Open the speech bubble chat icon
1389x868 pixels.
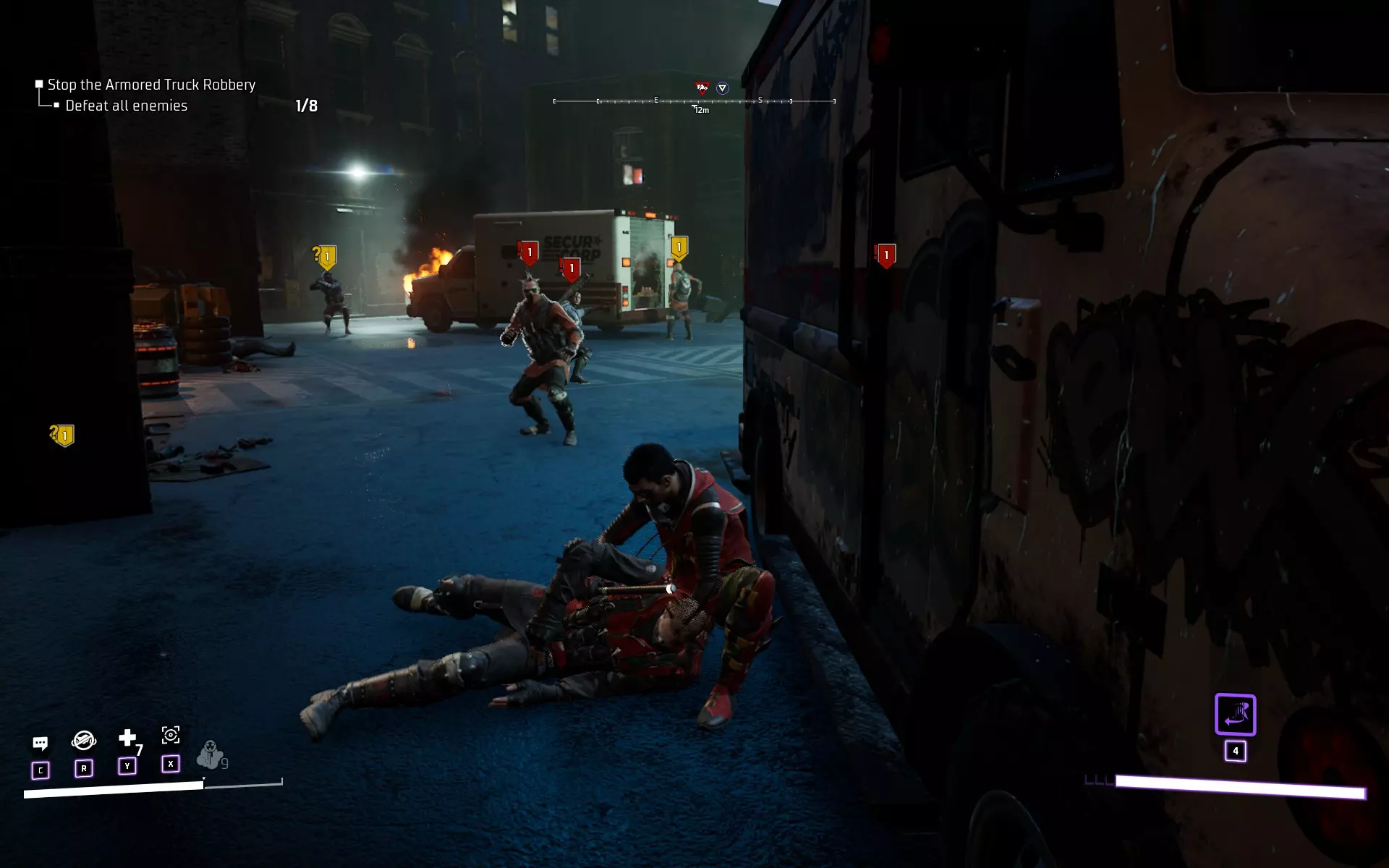[41, 744]
